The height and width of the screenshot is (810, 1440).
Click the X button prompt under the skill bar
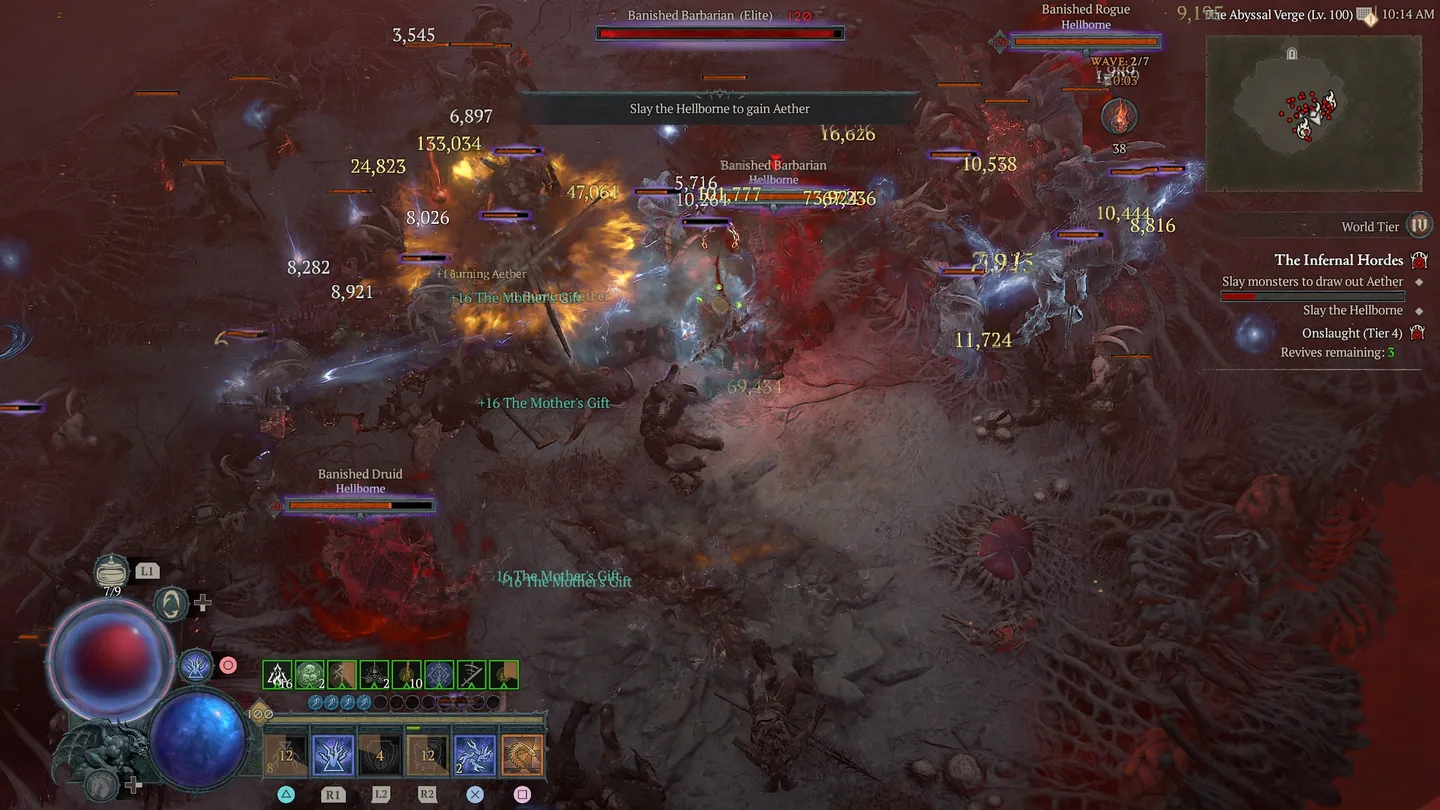coord(475,794)
